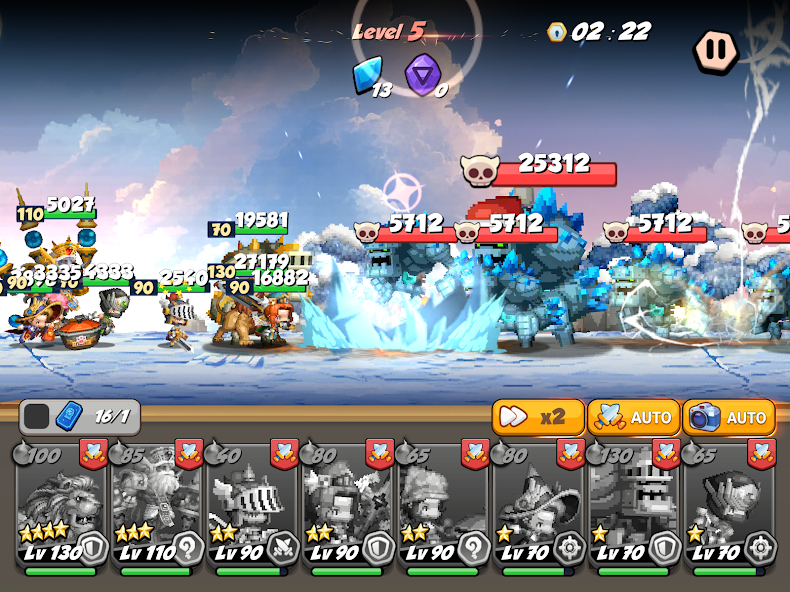Toggle the camera AUTO button
Viewport: 790px width, 592px height.
729,417
